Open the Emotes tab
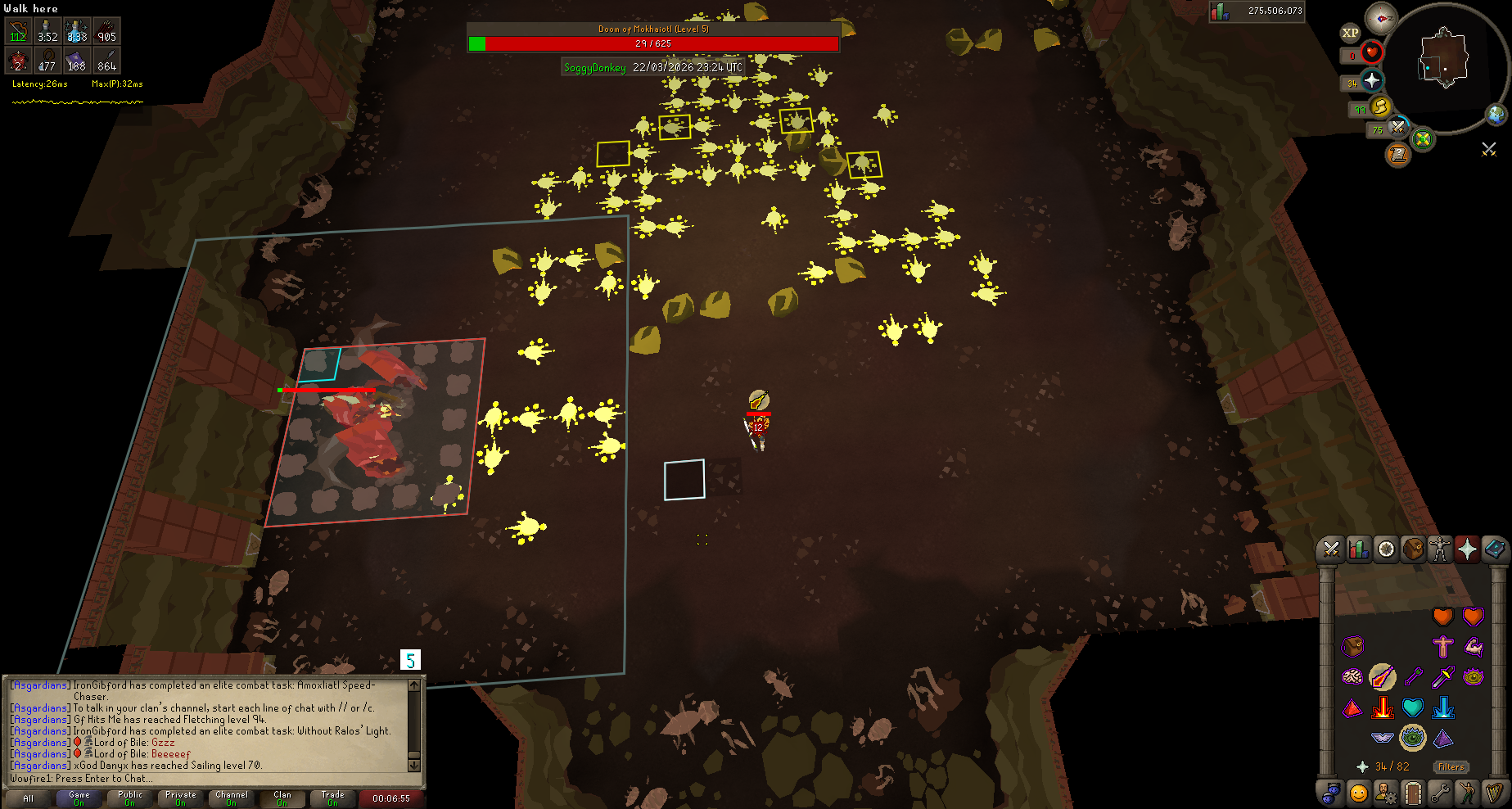The height and width of the screenshot is (809, 1512). coord(1467,793)
